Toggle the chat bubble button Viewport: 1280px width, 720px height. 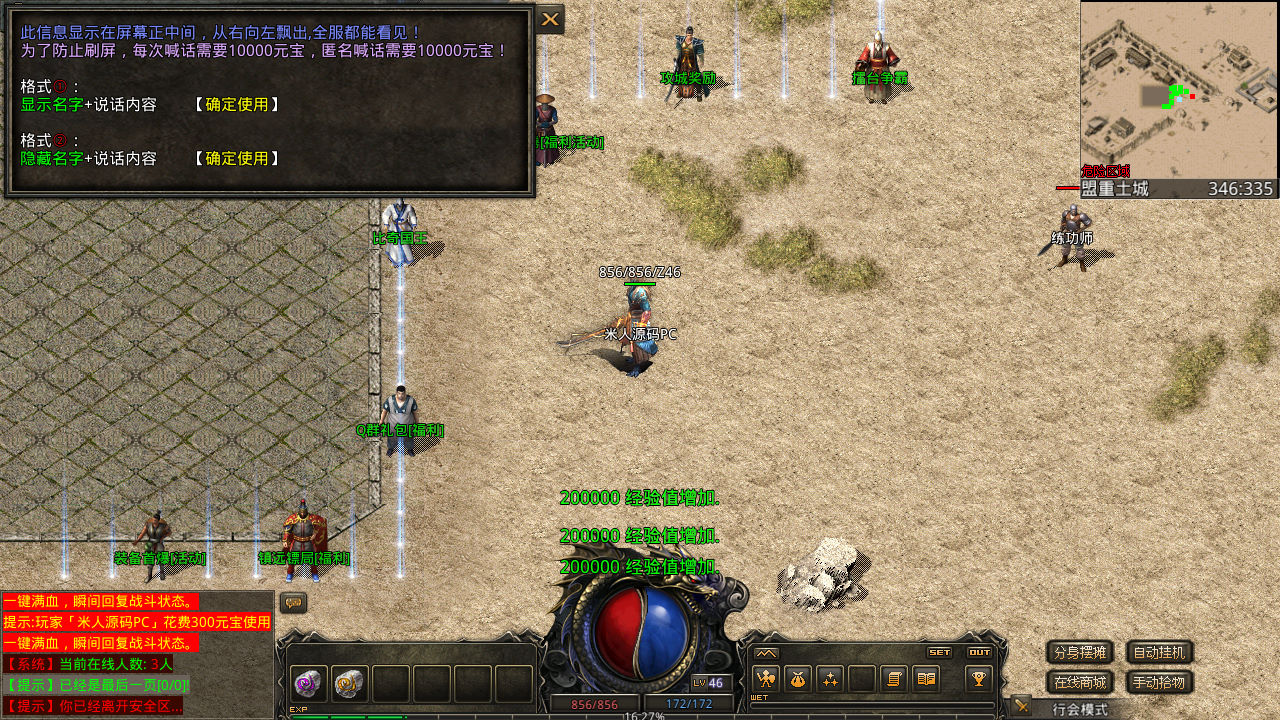point(293,603)
